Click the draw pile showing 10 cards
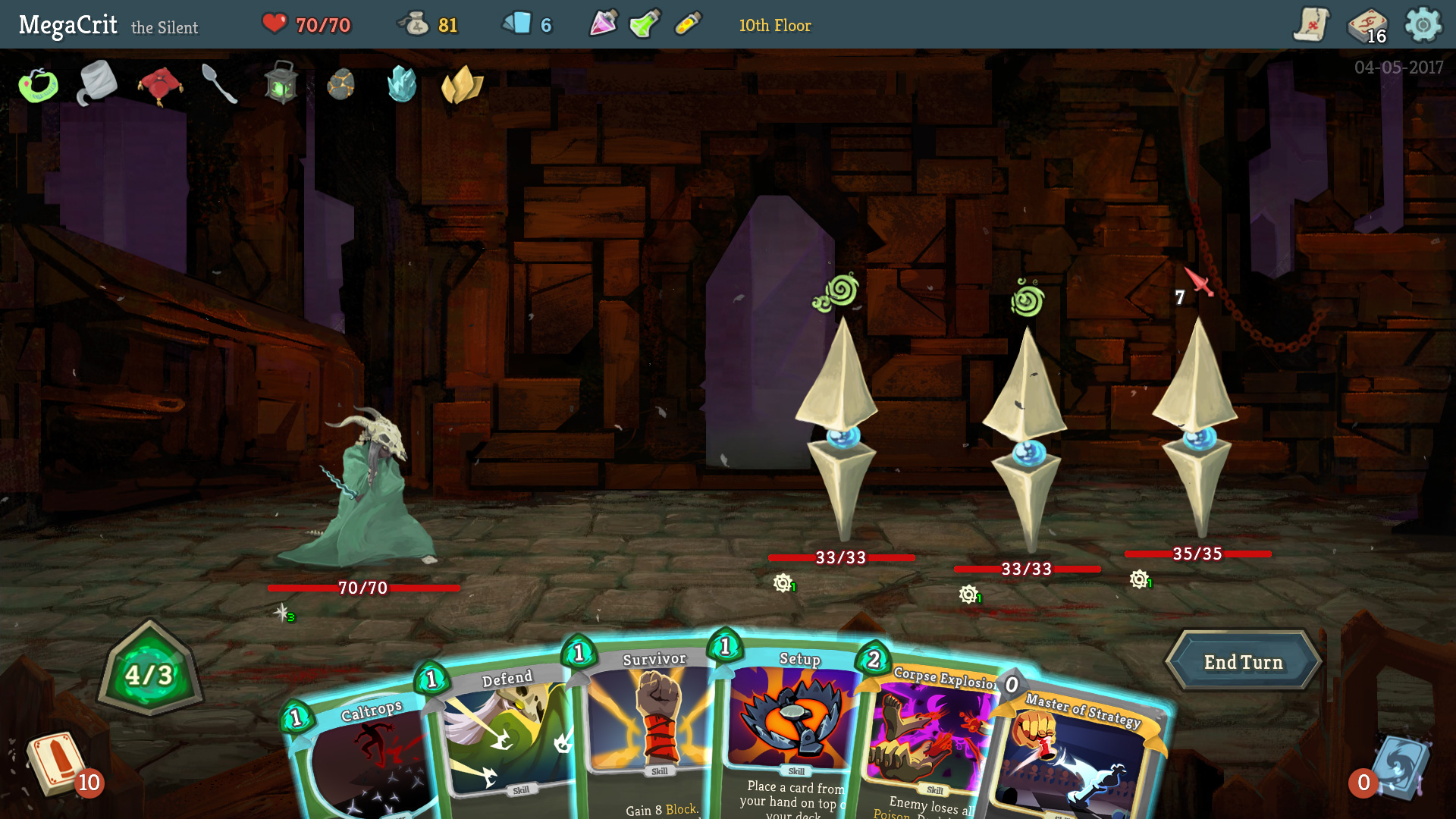The image size is (1456, 819). pos(57,766)
